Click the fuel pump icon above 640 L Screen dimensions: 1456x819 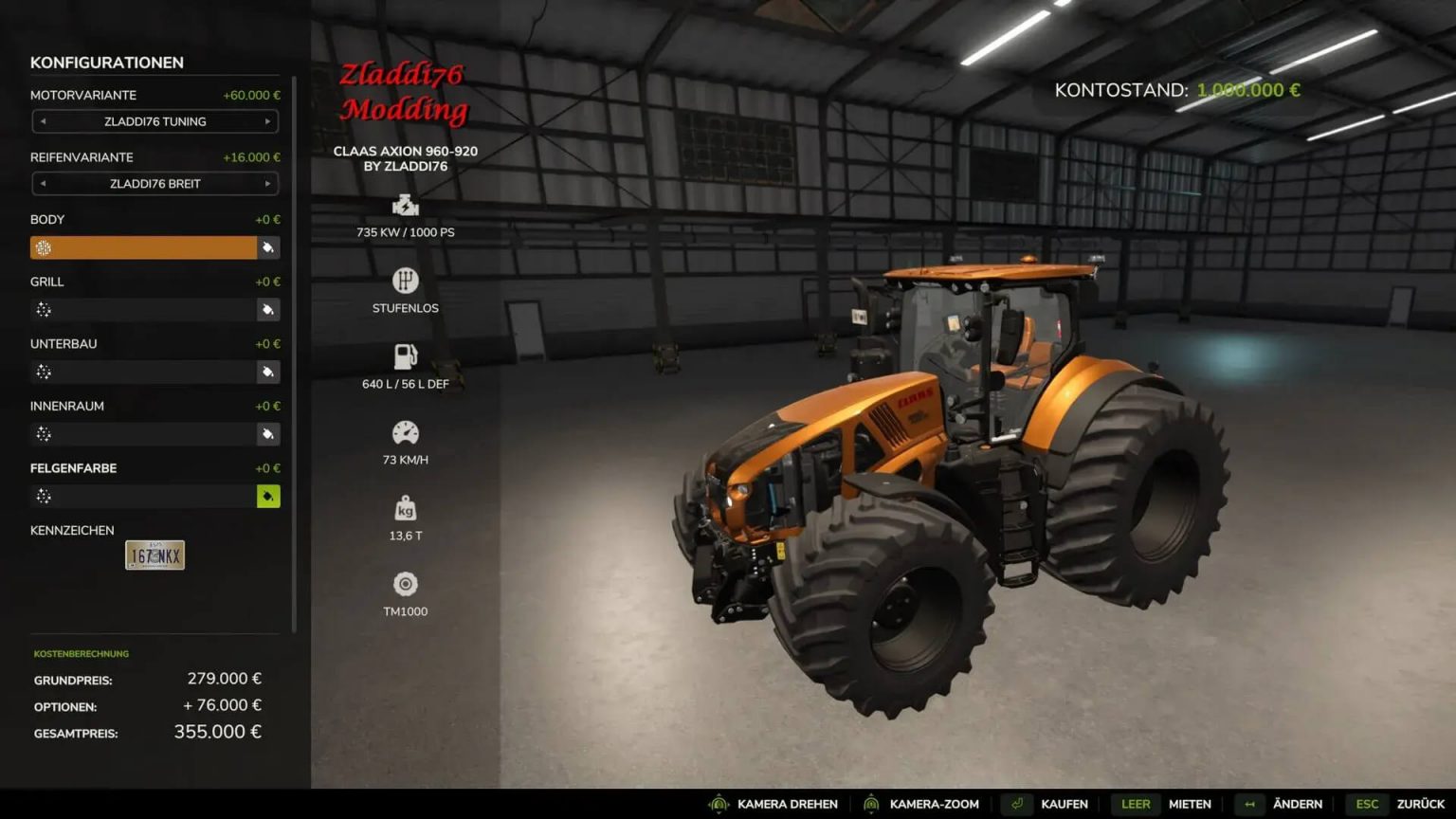(405, 358)
